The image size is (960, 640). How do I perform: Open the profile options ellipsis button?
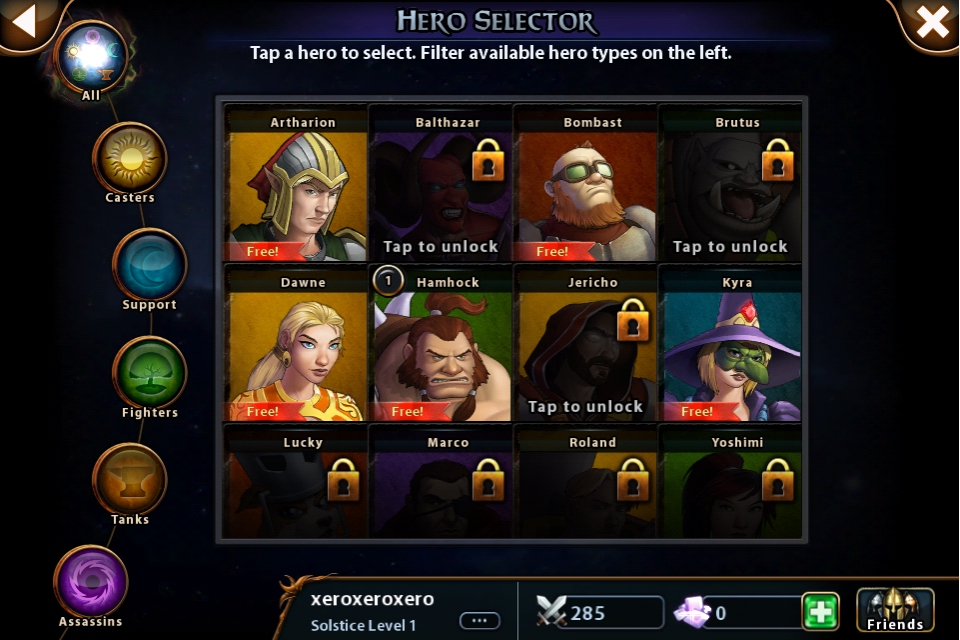479,620
